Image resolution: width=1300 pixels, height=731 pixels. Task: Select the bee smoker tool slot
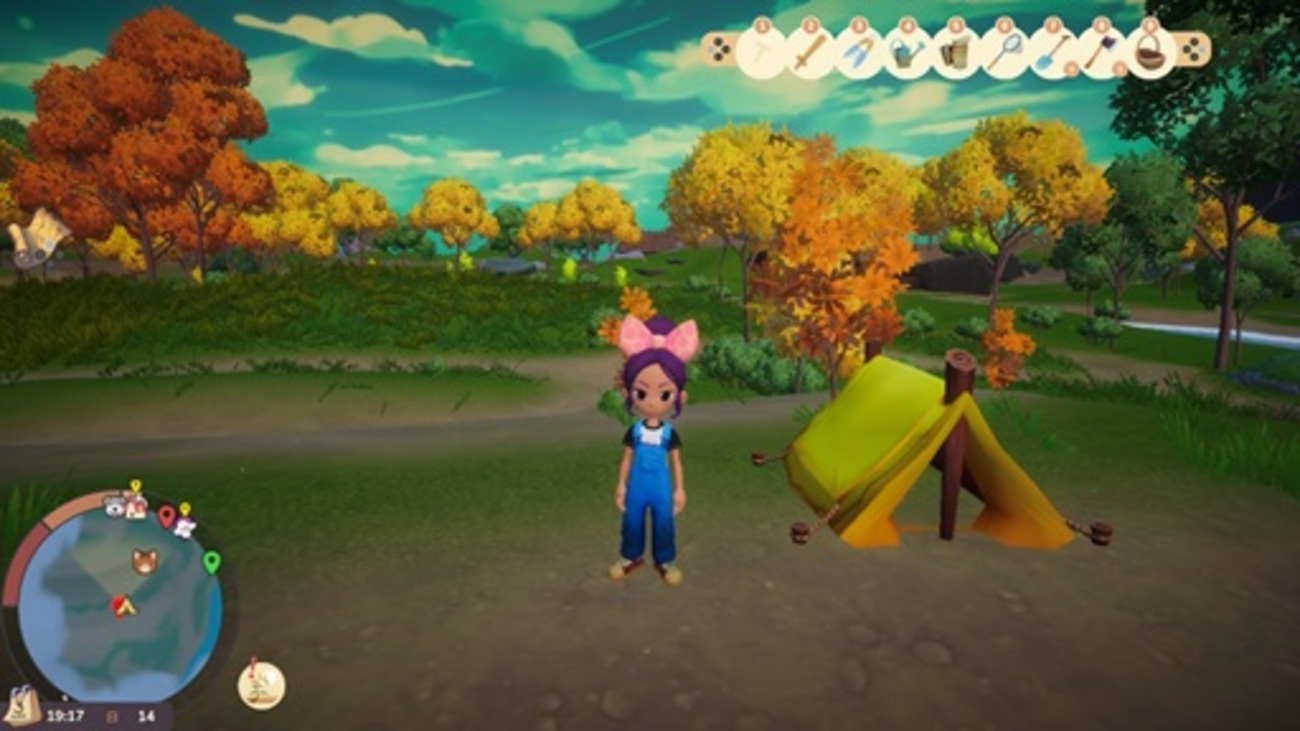pos(955,51)
